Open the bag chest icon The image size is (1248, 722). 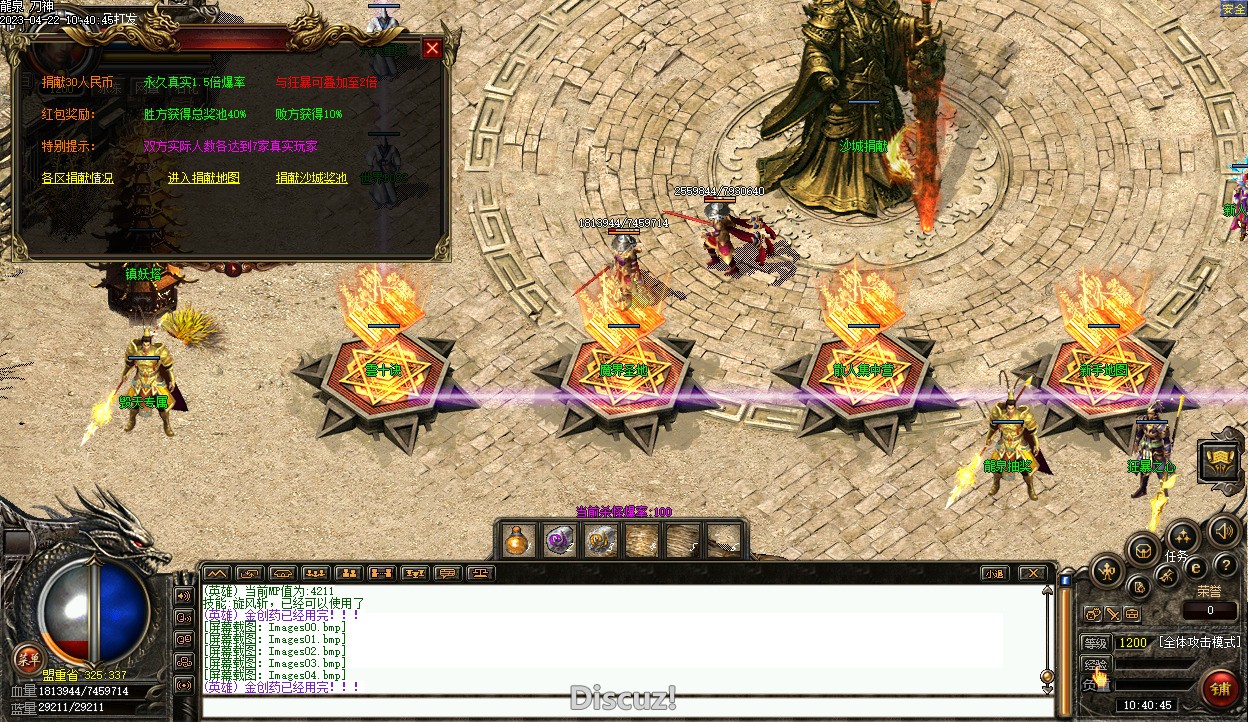coord(1143,549)
